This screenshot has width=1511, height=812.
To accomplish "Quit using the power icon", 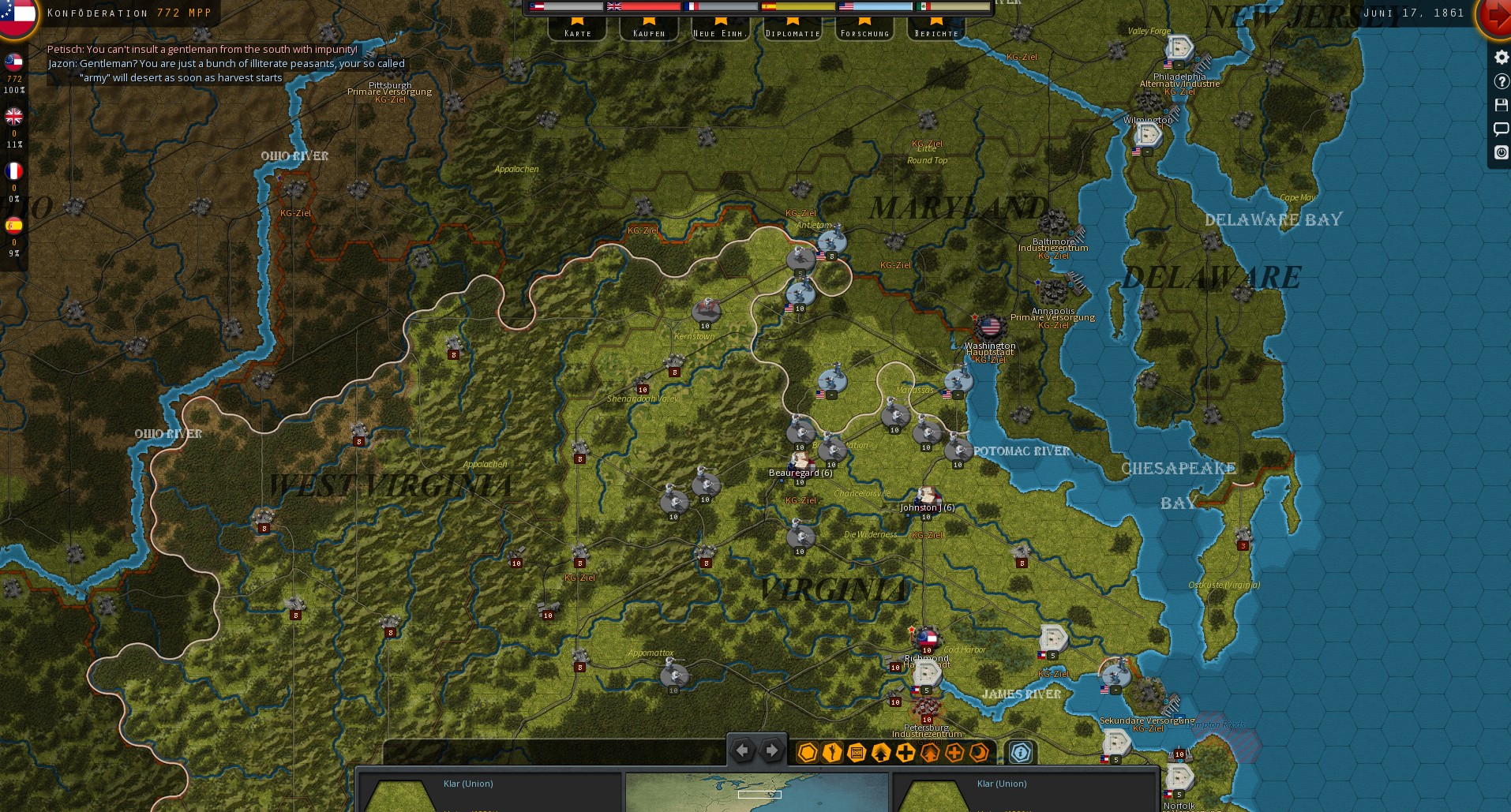I will pos(1501,152).
